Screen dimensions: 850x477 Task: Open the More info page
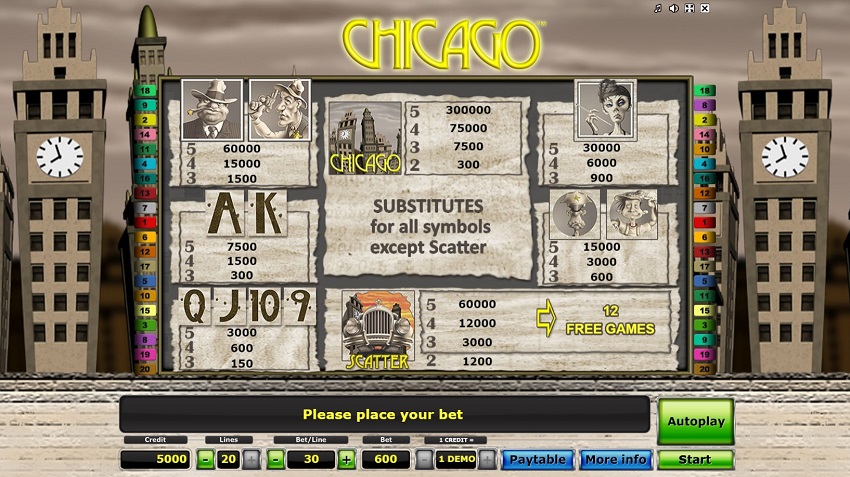[x=615, y=460]
